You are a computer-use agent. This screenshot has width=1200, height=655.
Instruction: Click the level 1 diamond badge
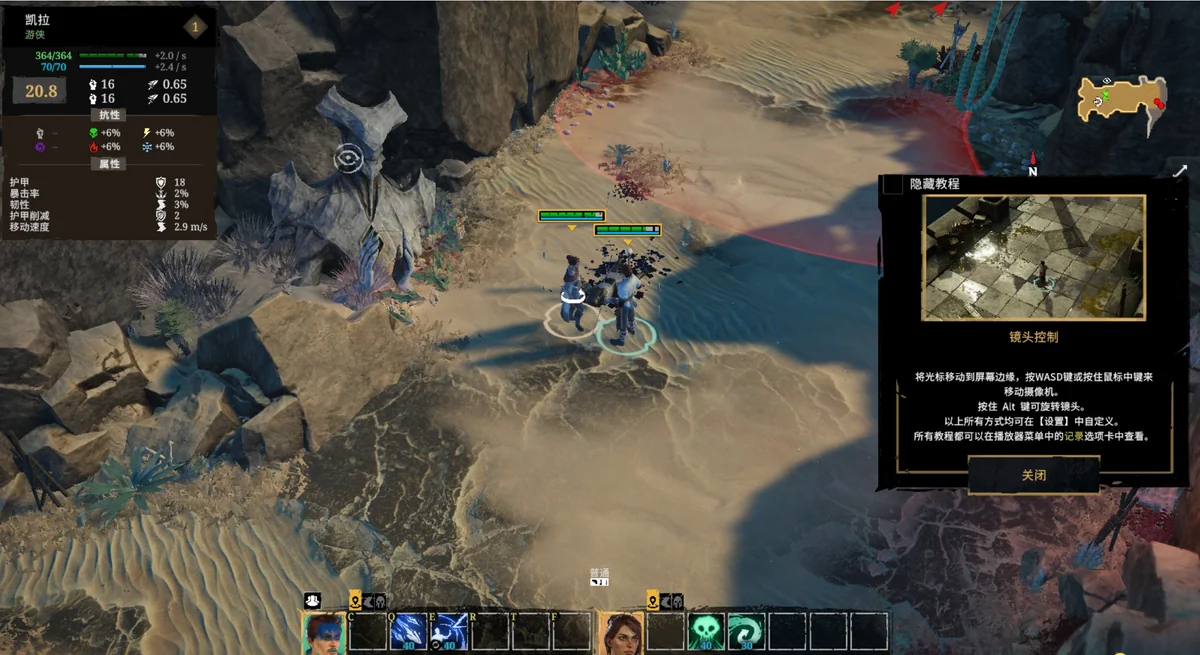[194, 27]
